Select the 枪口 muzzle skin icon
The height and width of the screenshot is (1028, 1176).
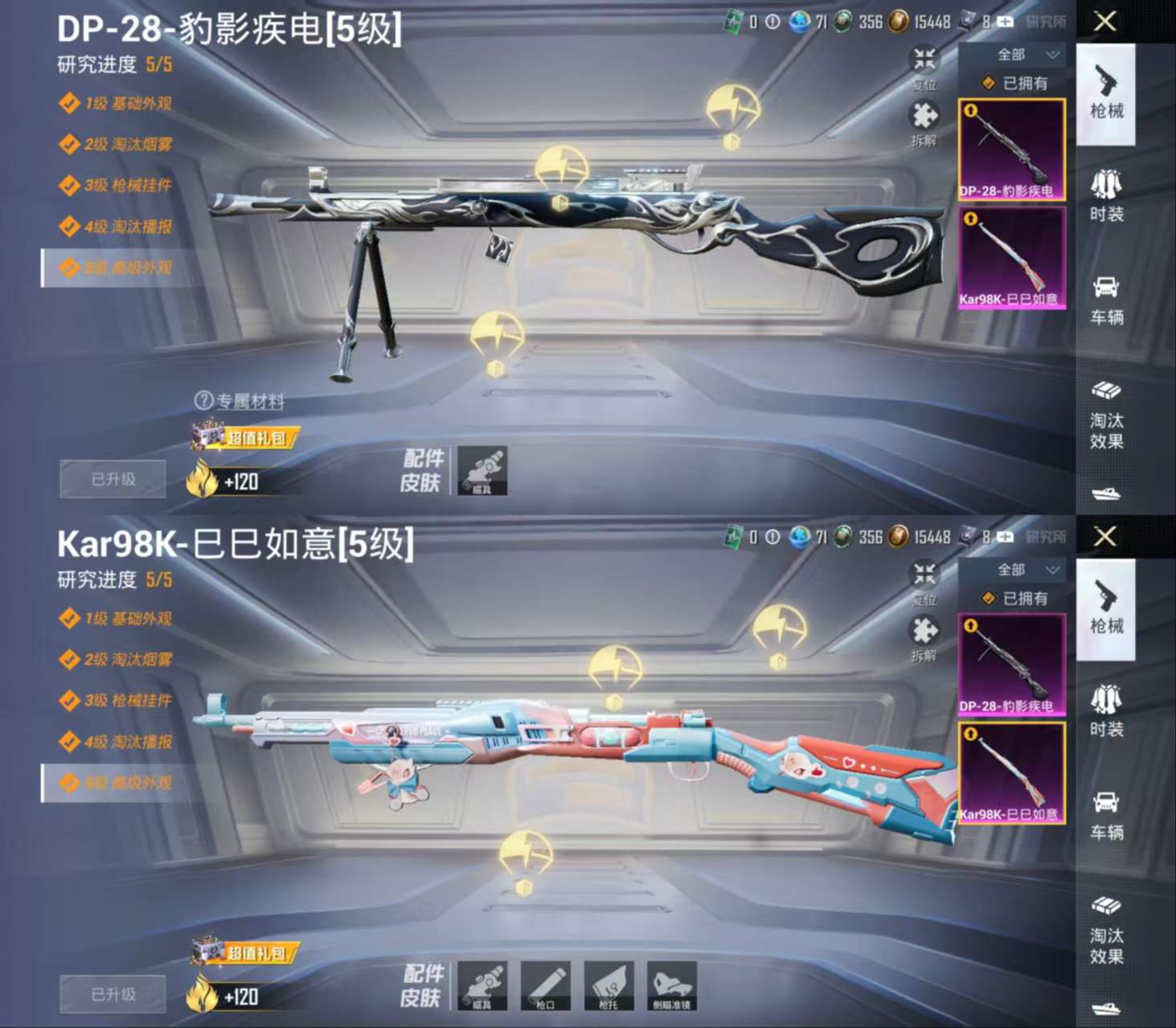click(x=546, y=986)
